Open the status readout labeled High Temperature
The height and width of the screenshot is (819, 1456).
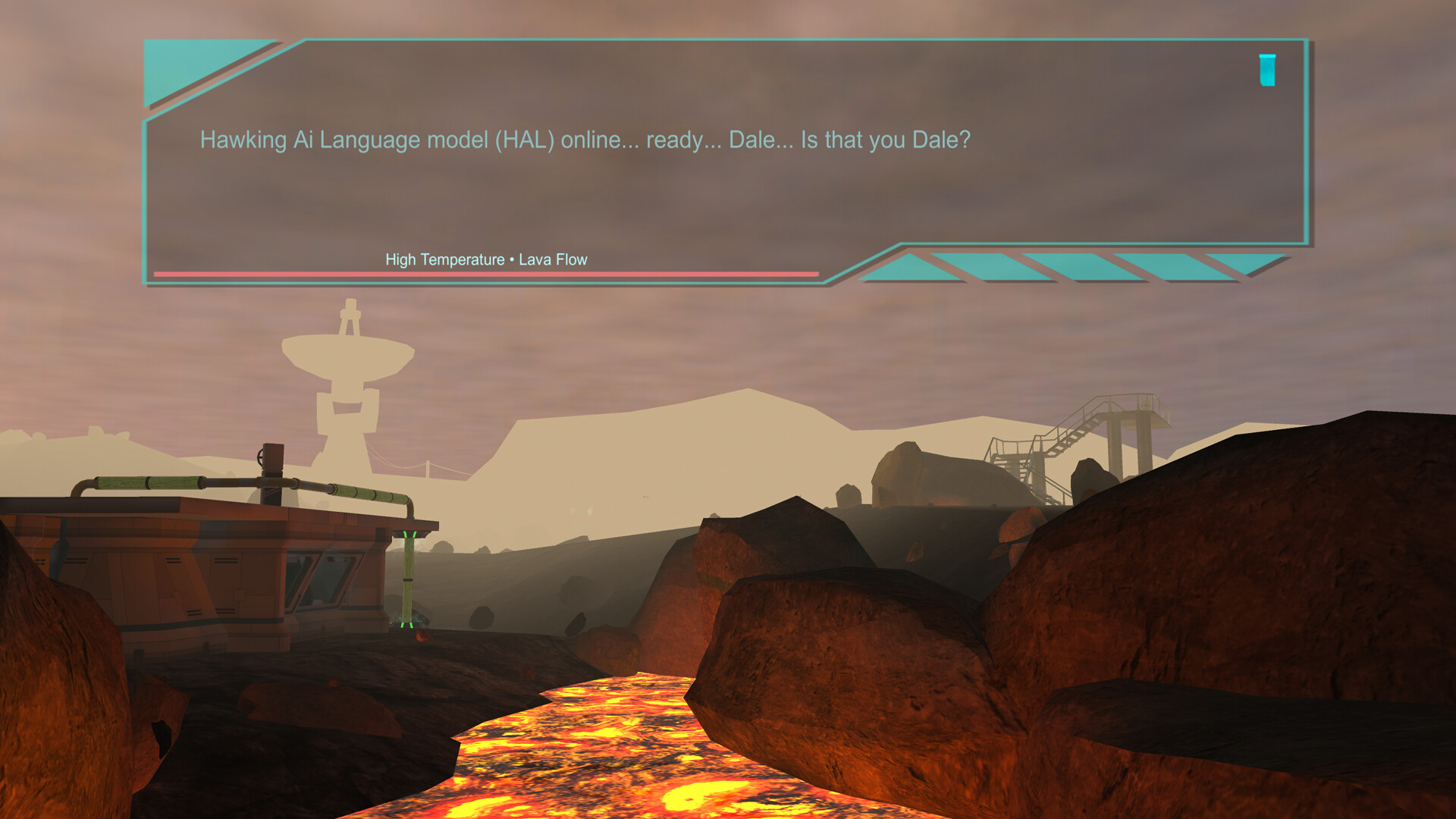(446, 259)
